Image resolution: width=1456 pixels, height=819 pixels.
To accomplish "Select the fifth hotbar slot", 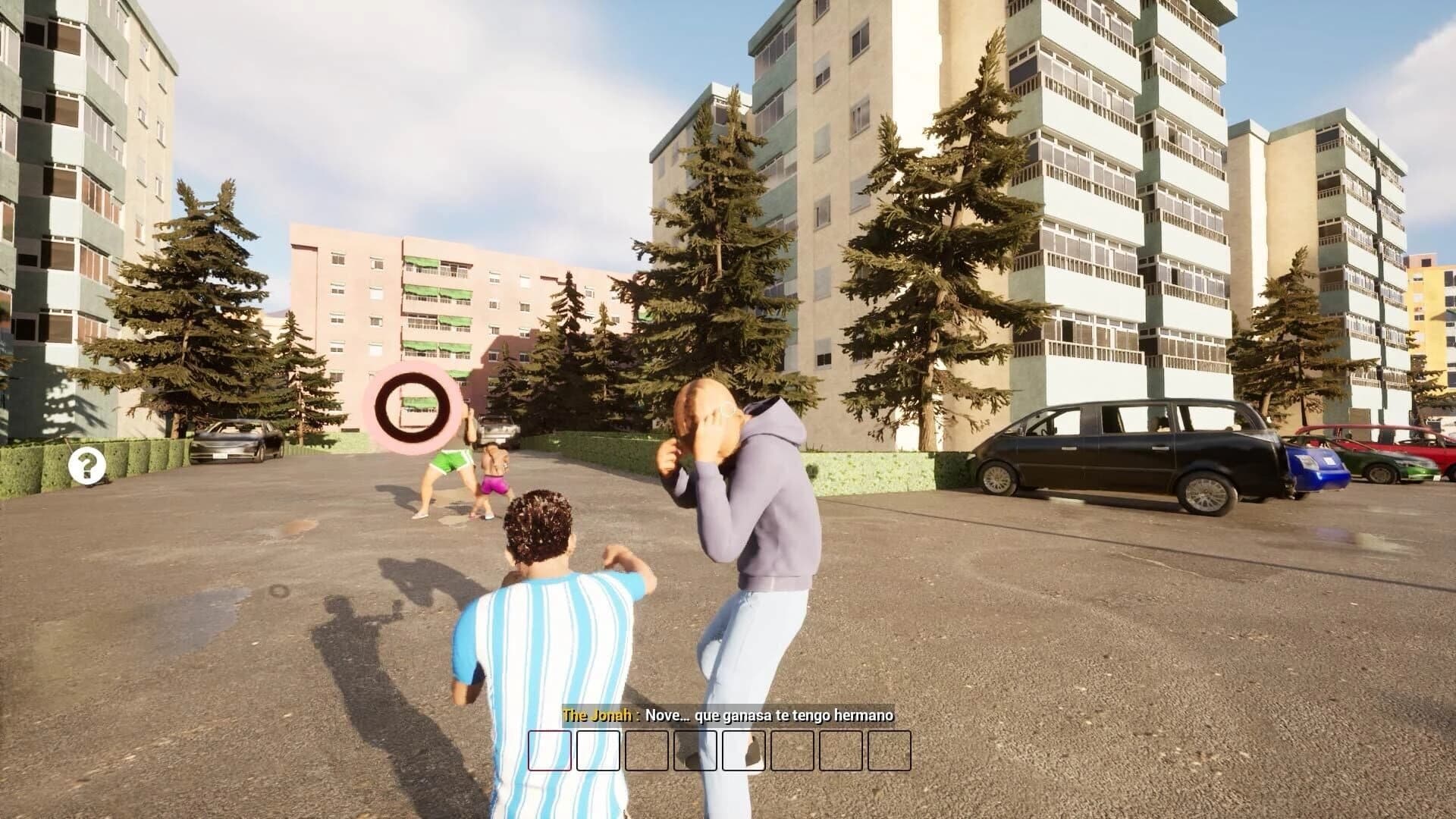I will pos(744,751).
